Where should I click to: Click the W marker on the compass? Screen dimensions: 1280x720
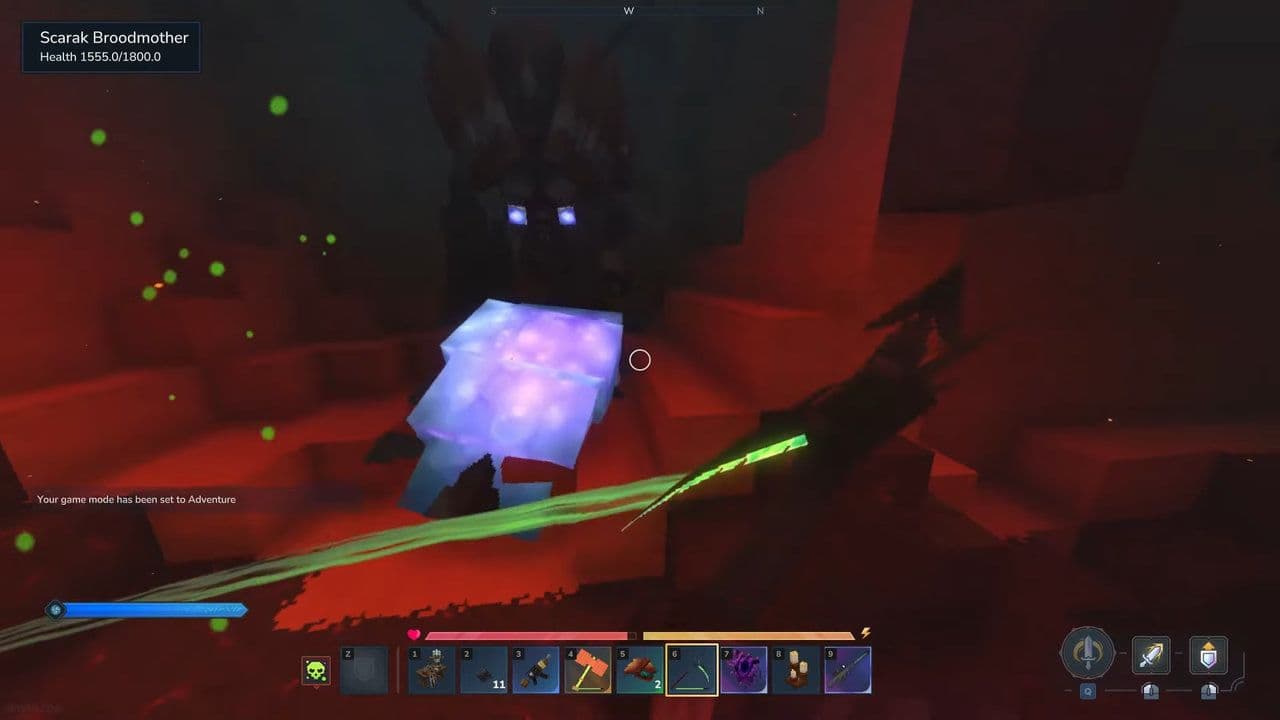click(629, 10)
